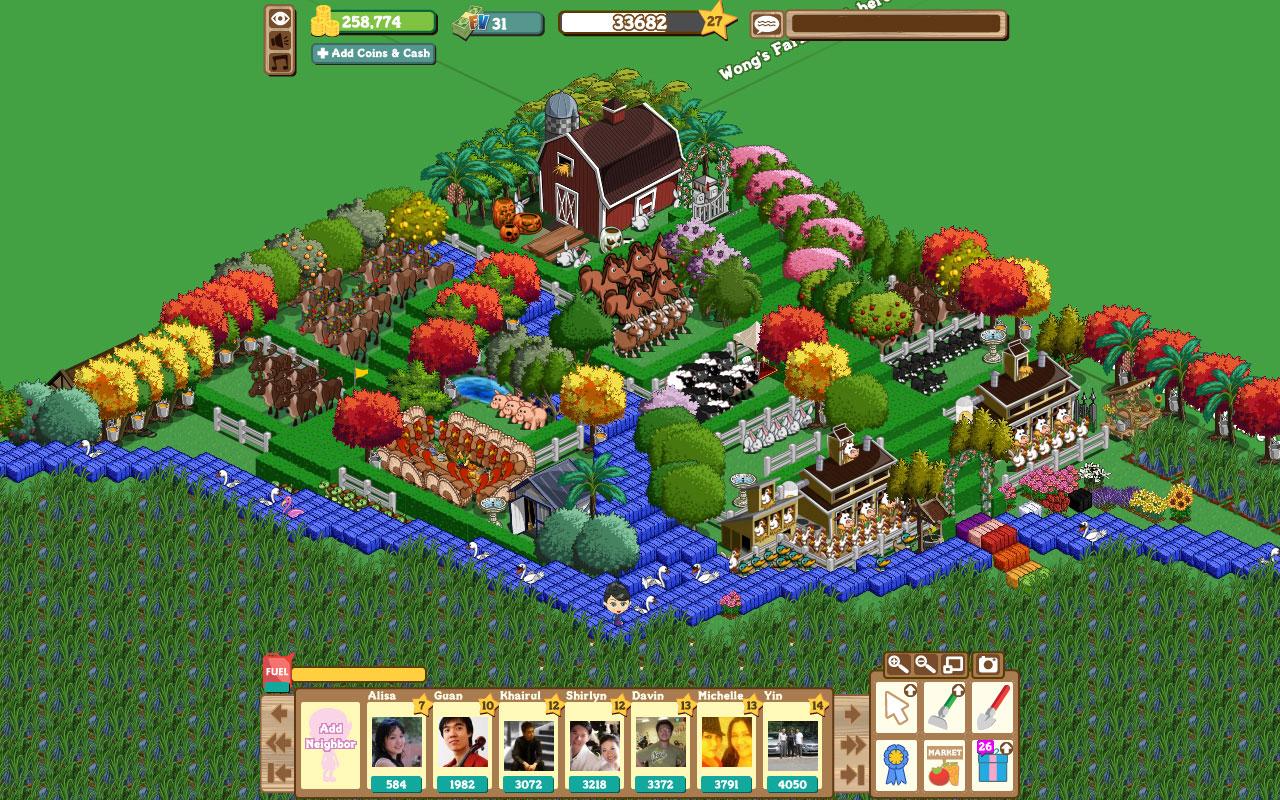Screen dimensions: 1280x800
Task: Click the full-screen resize icon
Action: pos(952,663)
